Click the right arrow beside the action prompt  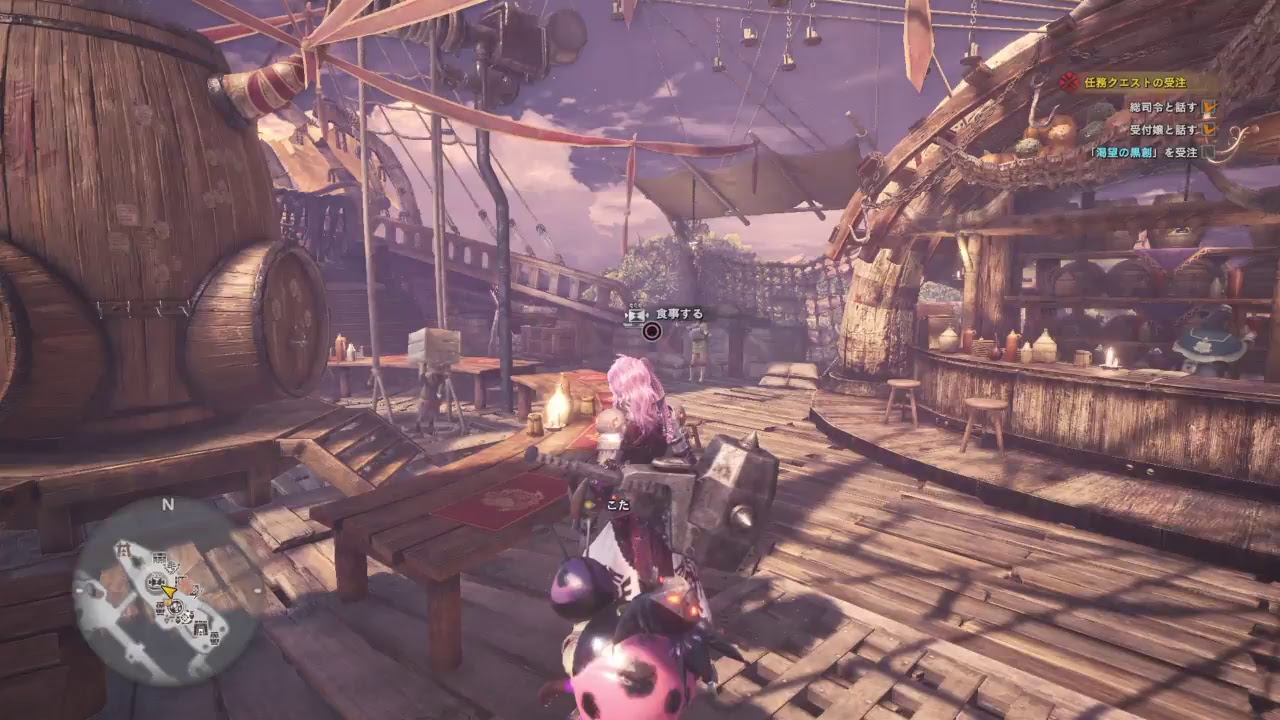647,314
